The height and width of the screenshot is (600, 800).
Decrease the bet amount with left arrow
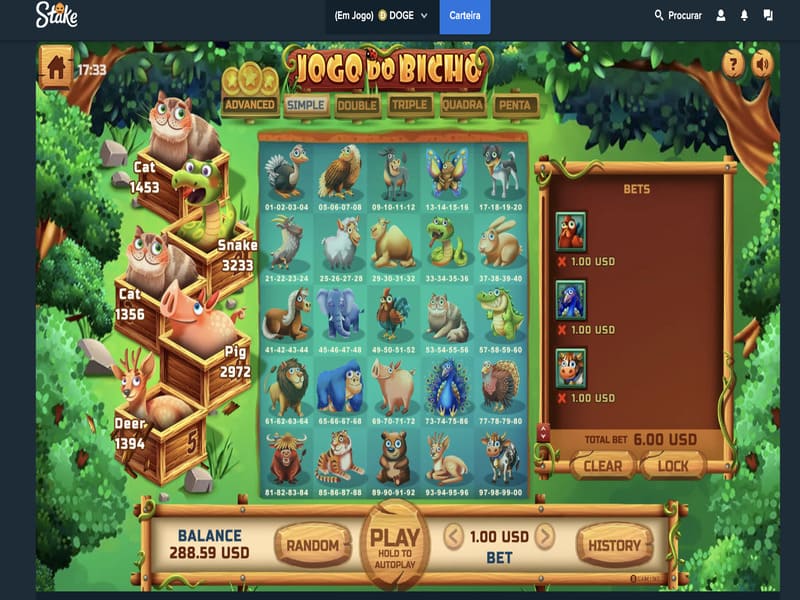[454, 537]
